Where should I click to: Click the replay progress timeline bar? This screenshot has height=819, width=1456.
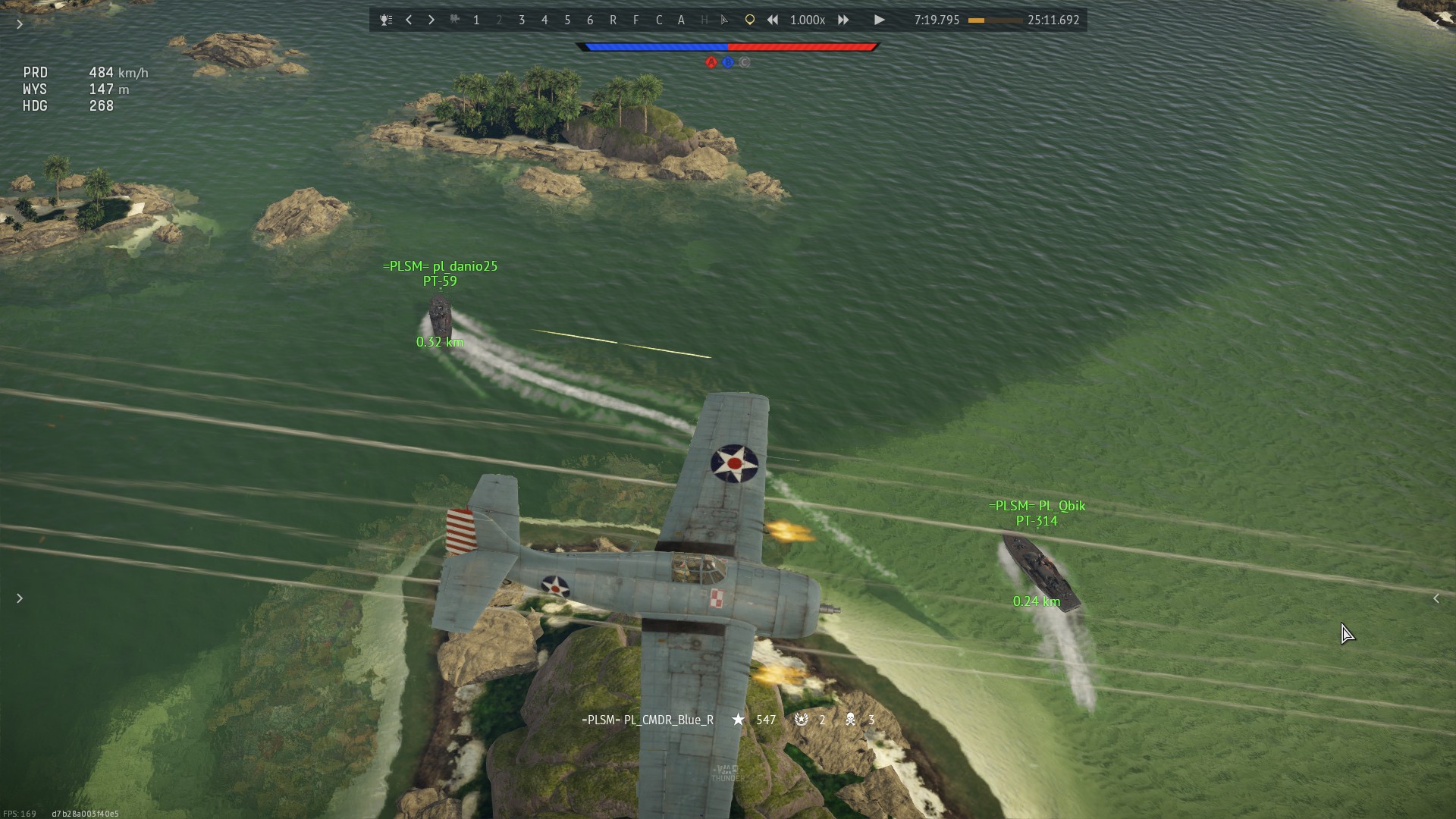(995, 20)
